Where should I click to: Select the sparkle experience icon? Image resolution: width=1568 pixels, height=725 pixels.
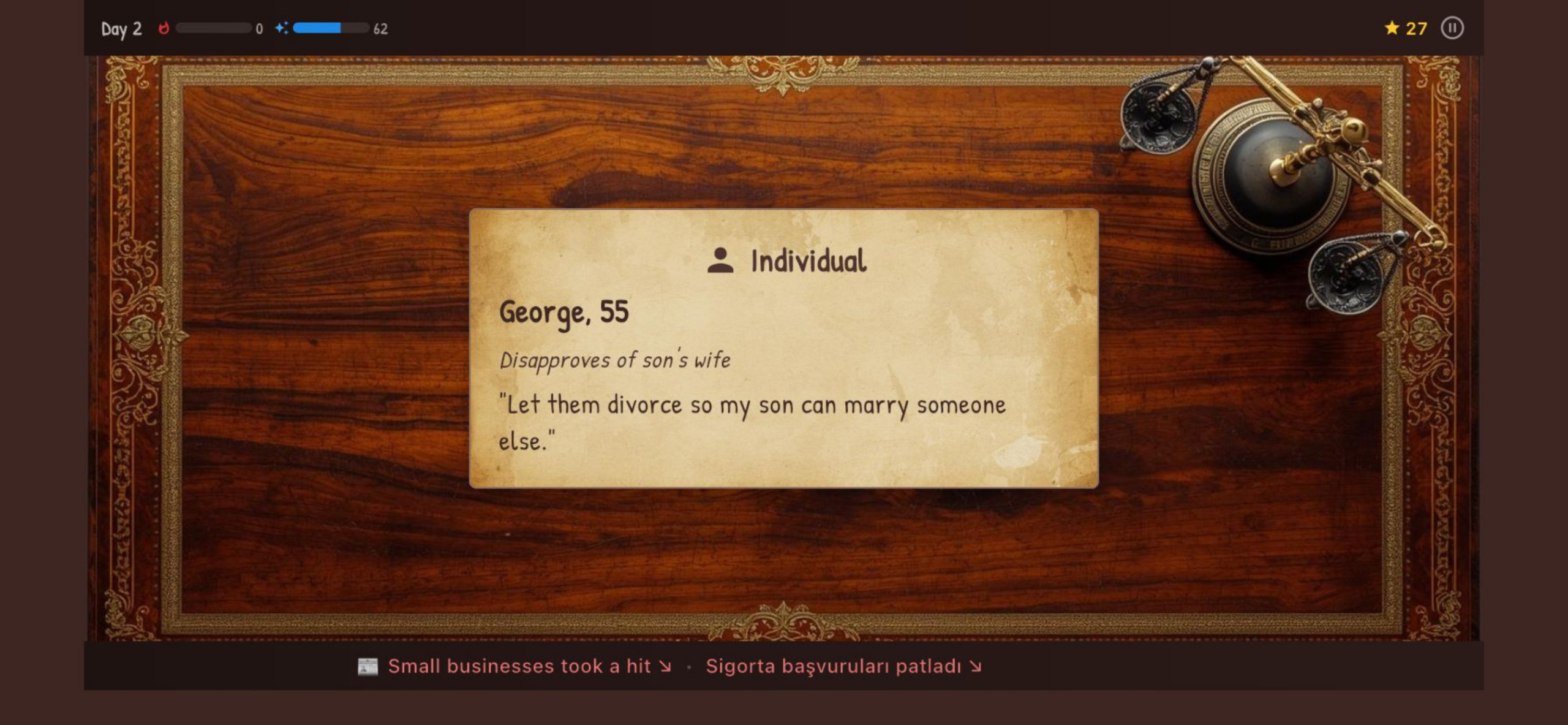(x=281, y=27)
